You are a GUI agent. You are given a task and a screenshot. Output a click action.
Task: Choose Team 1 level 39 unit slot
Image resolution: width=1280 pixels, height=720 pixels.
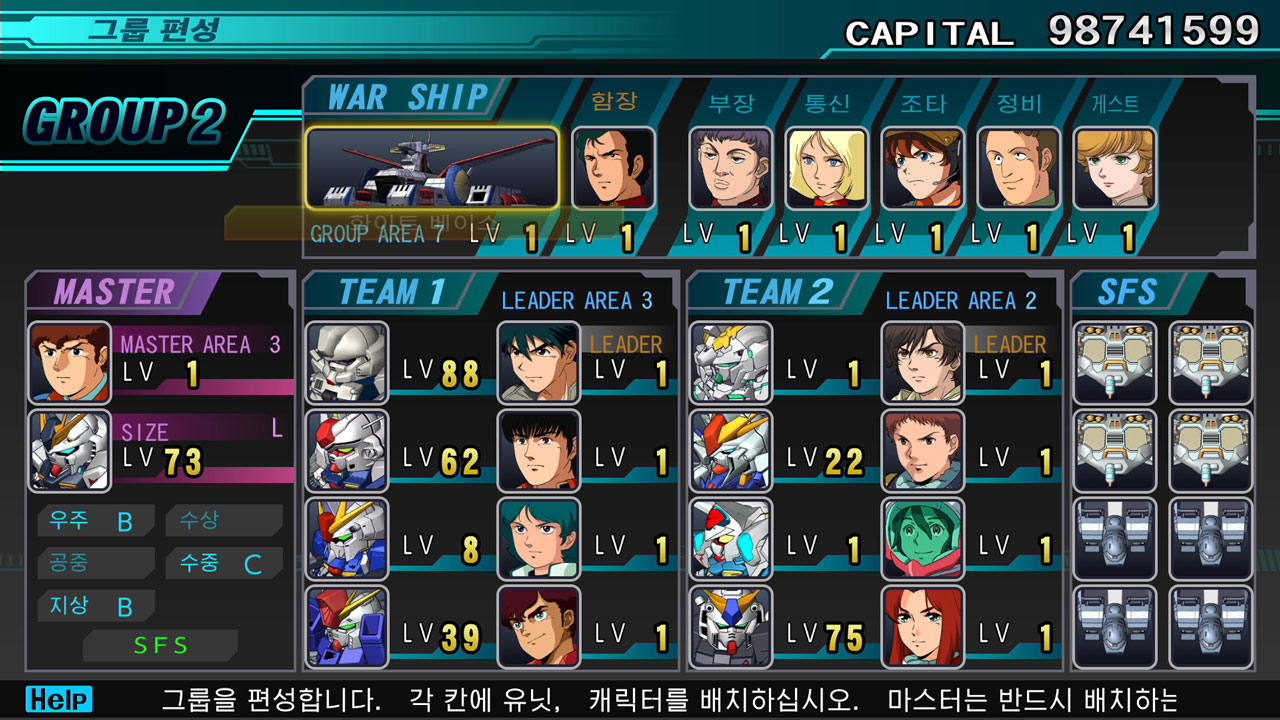point(347,626)
